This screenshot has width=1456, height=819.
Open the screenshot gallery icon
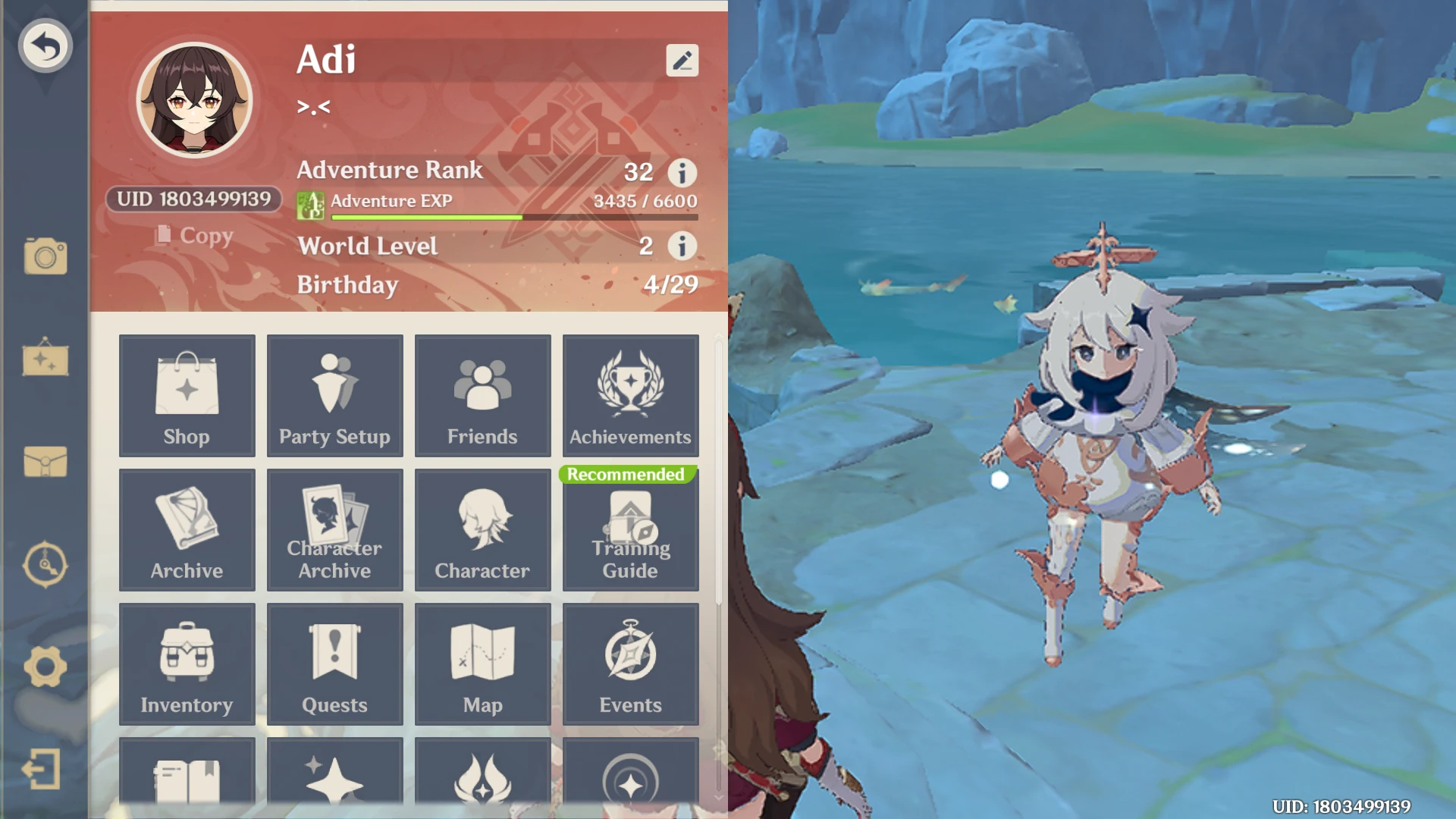(x=45, y=359)
